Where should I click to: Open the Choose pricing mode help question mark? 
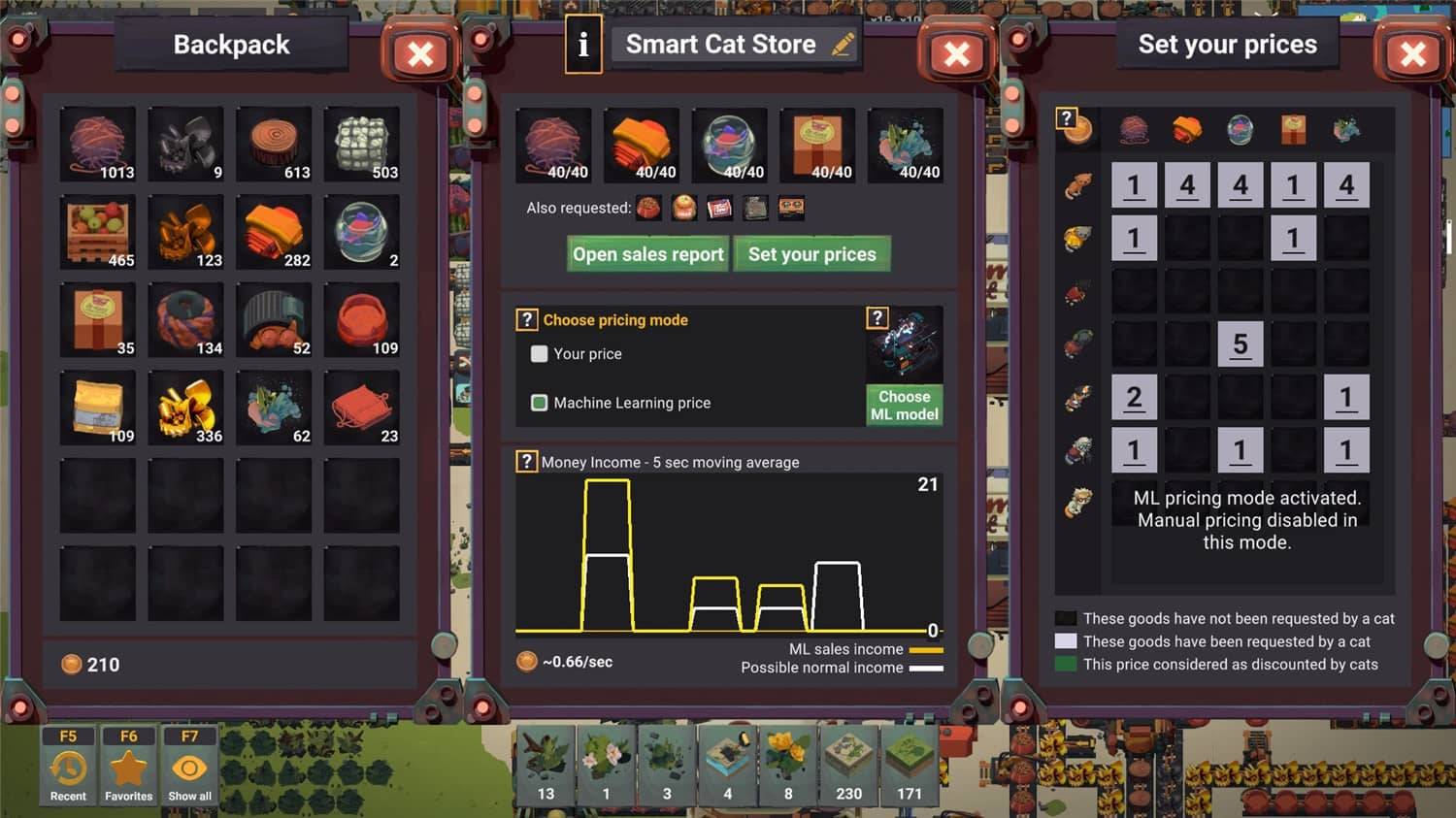click(x=526, y=319)
